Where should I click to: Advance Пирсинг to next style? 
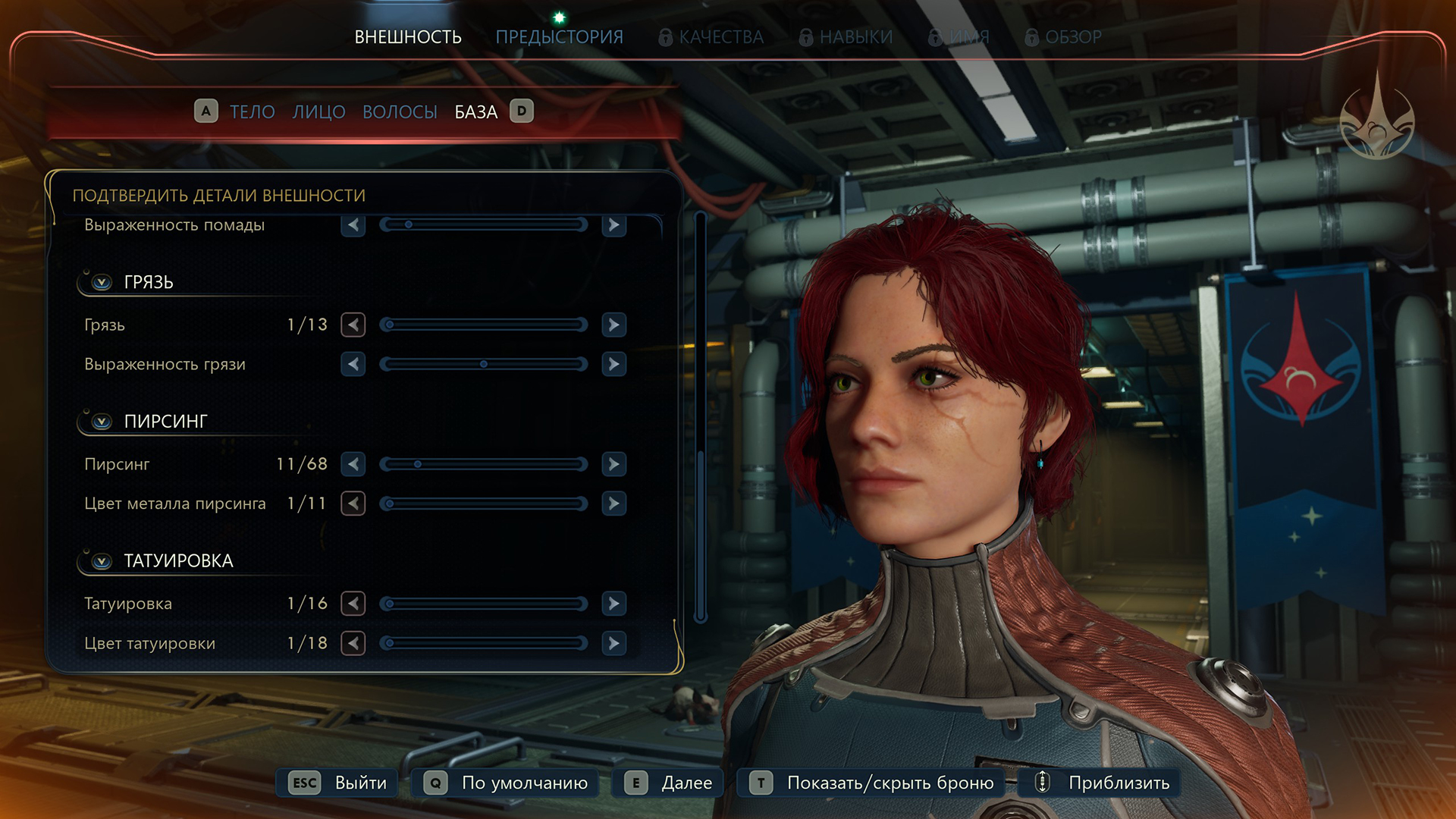point(613,464)
